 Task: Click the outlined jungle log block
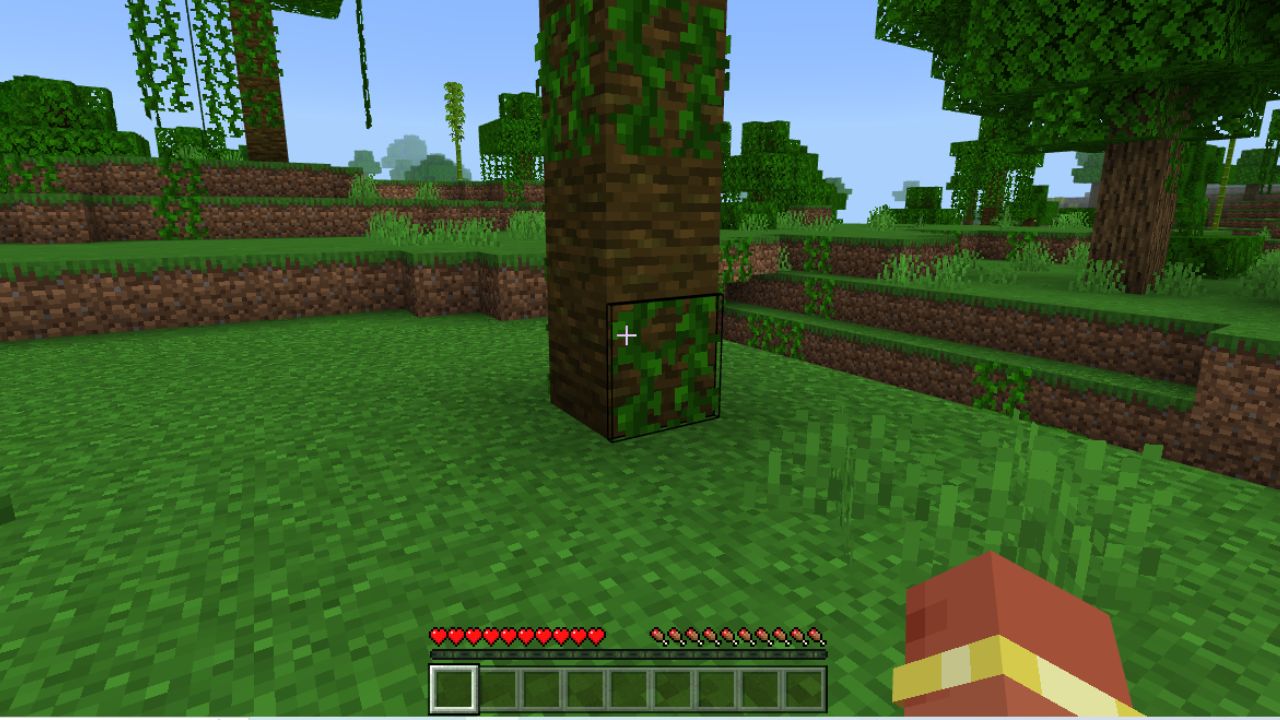(663, 365)
